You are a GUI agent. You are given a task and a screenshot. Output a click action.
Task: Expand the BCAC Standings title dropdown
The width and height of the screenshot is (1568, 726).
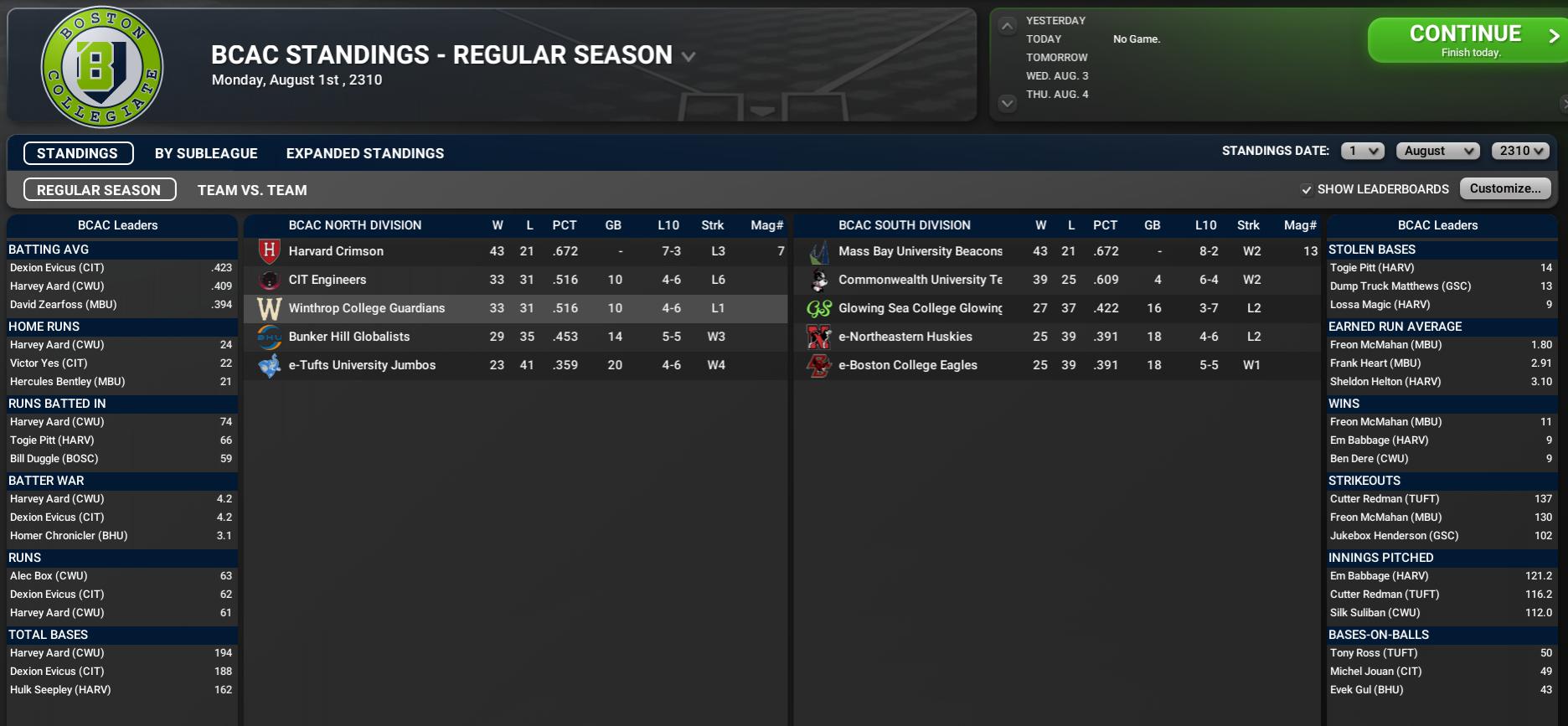point(689,57)
